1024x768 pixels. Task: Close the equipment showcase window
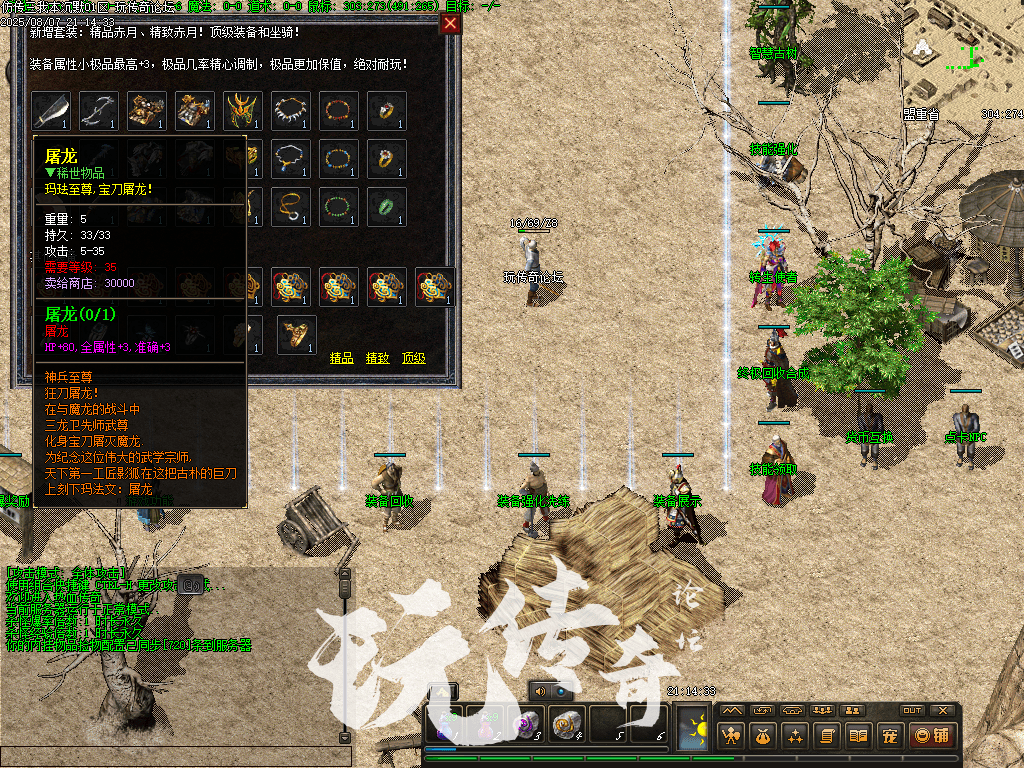click(450, 23)
